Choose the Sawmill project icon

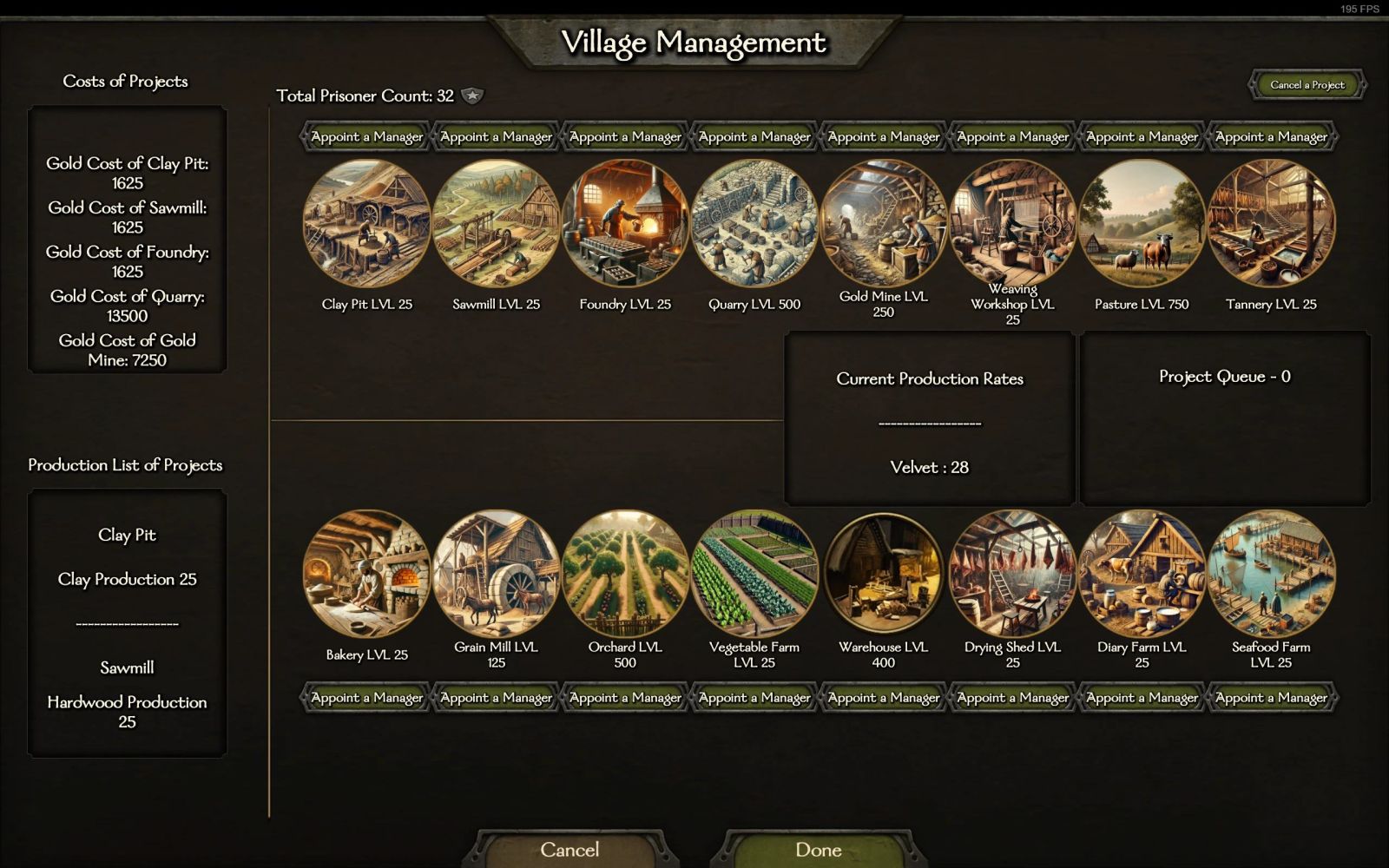pos(496,223)
